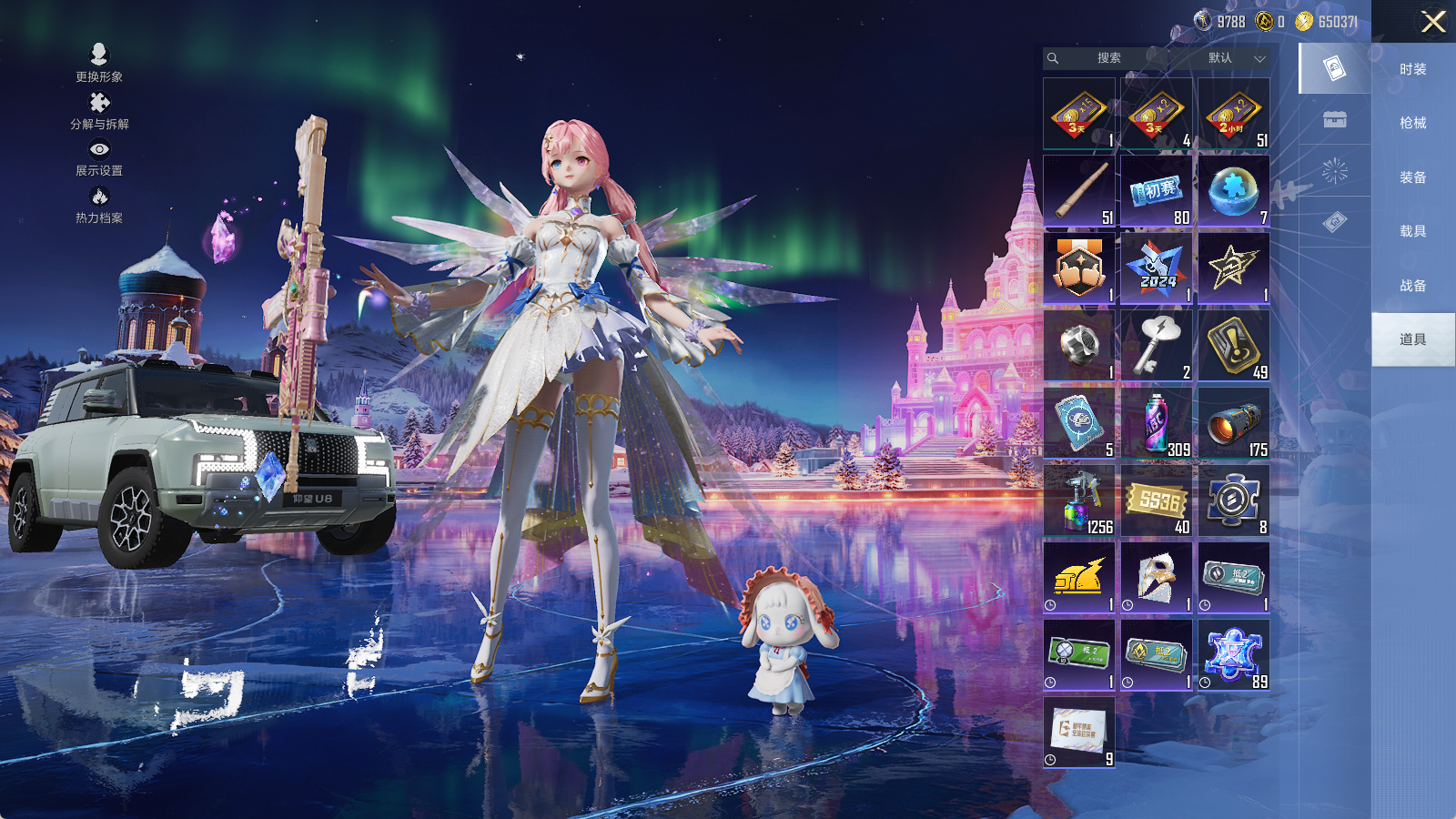Open 分解与拆解 dismantle option
The width and height of the screenshot is (1456, 819).
coord(99,110)
